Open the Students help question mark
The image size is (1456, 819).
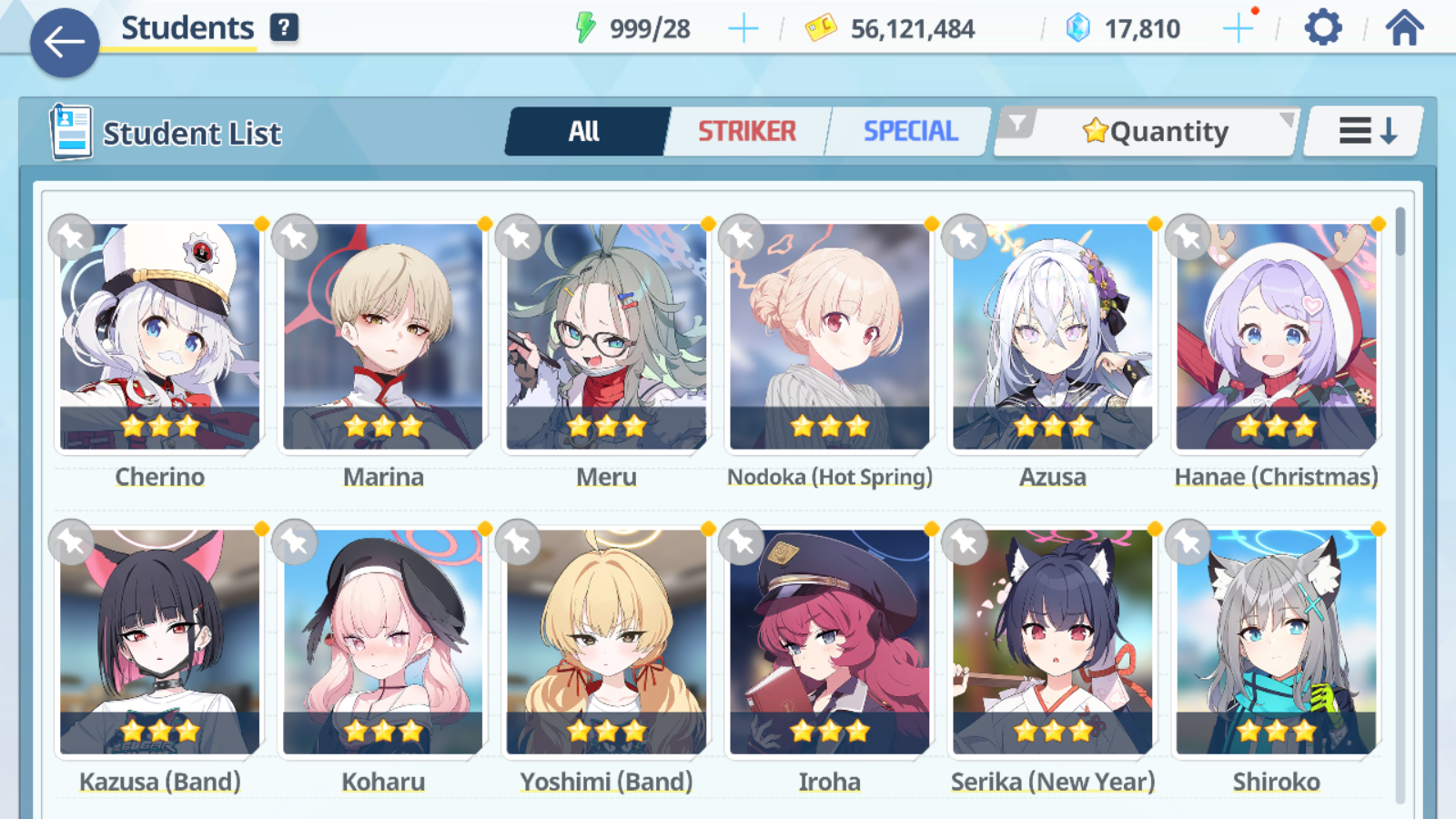[284, 27]
